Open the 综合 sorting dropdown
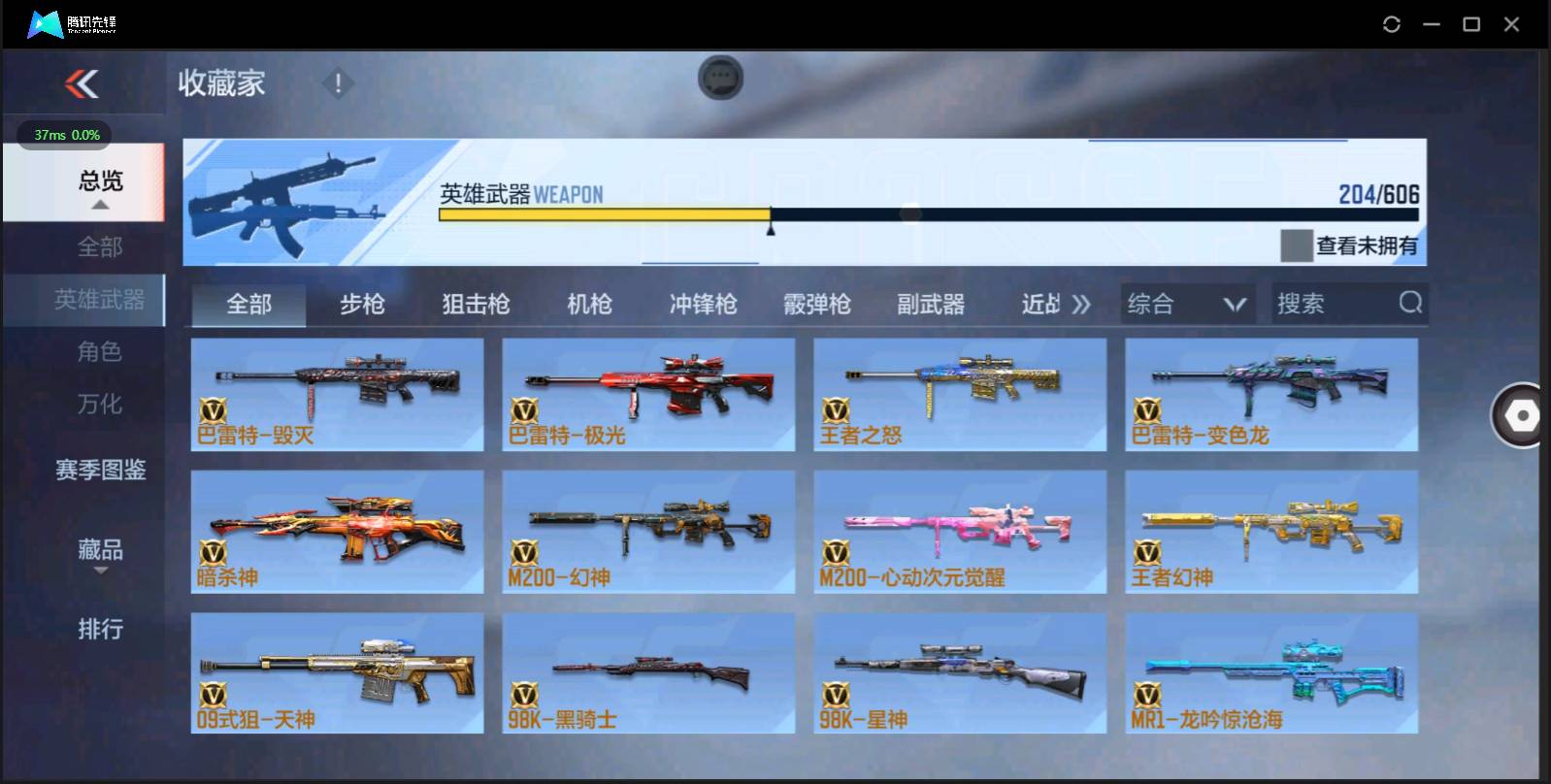 pos(1186,304)
